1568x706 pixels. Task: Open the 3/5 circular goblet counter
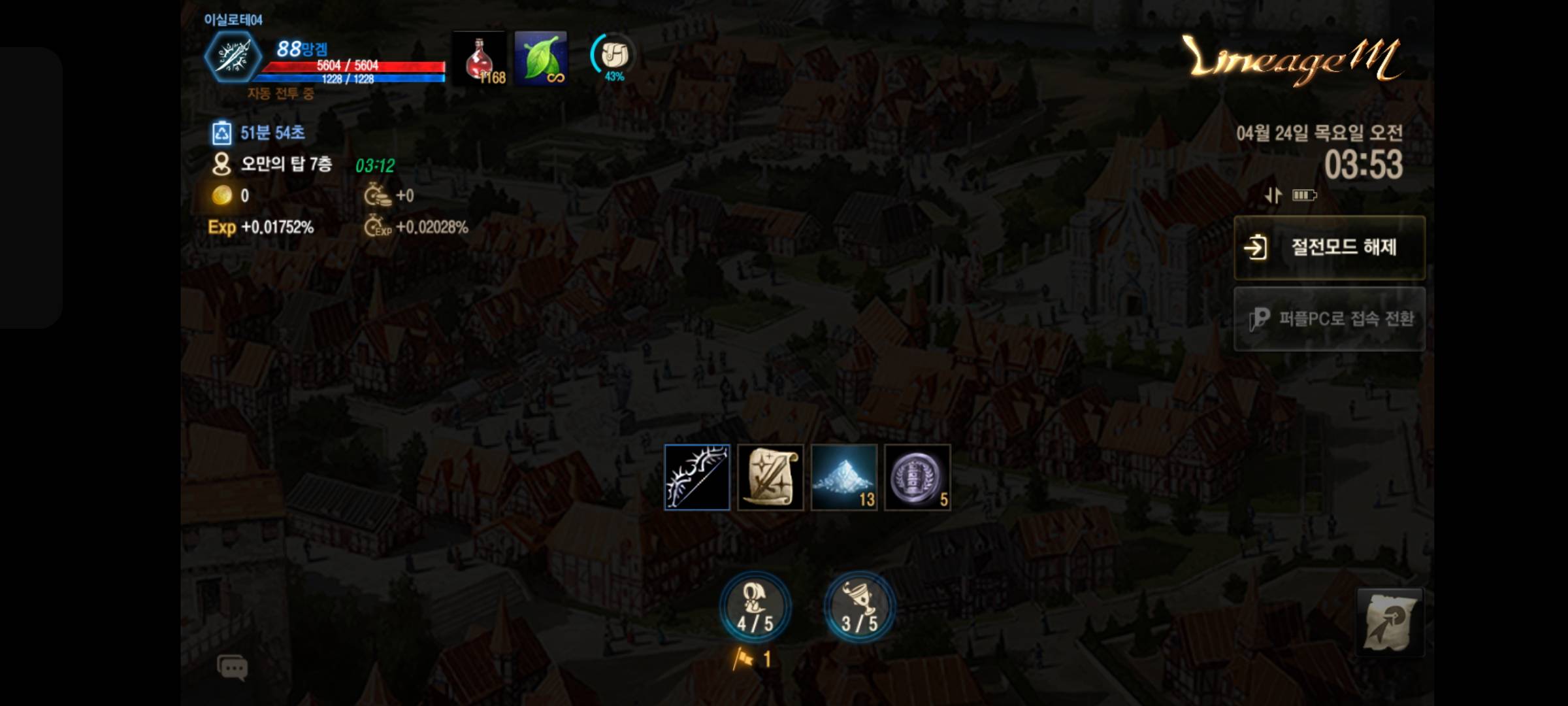[858, 607]
